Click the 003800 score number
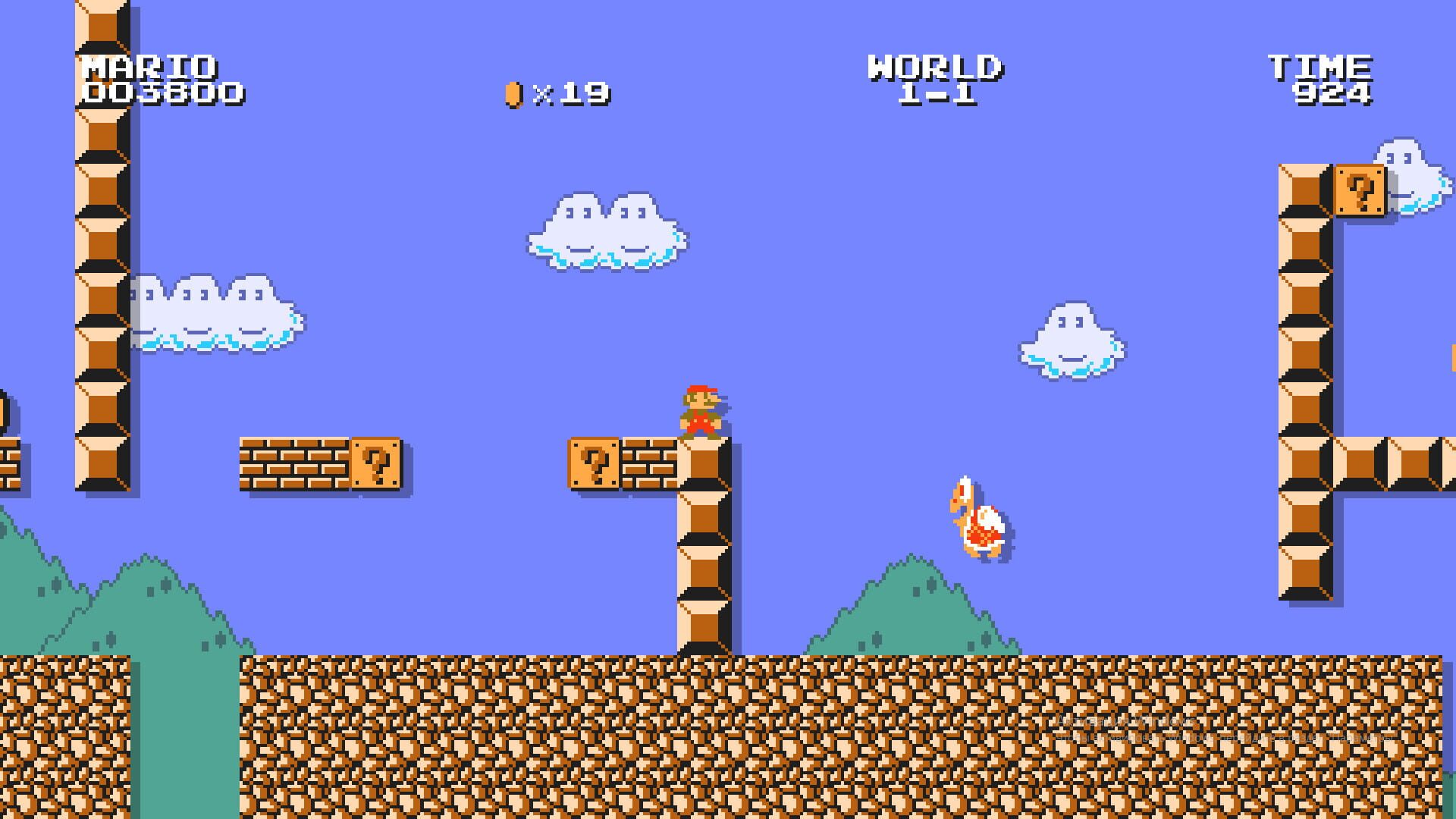The height and width of the screenshot is (819, 1456). click(x=163, y=95)
